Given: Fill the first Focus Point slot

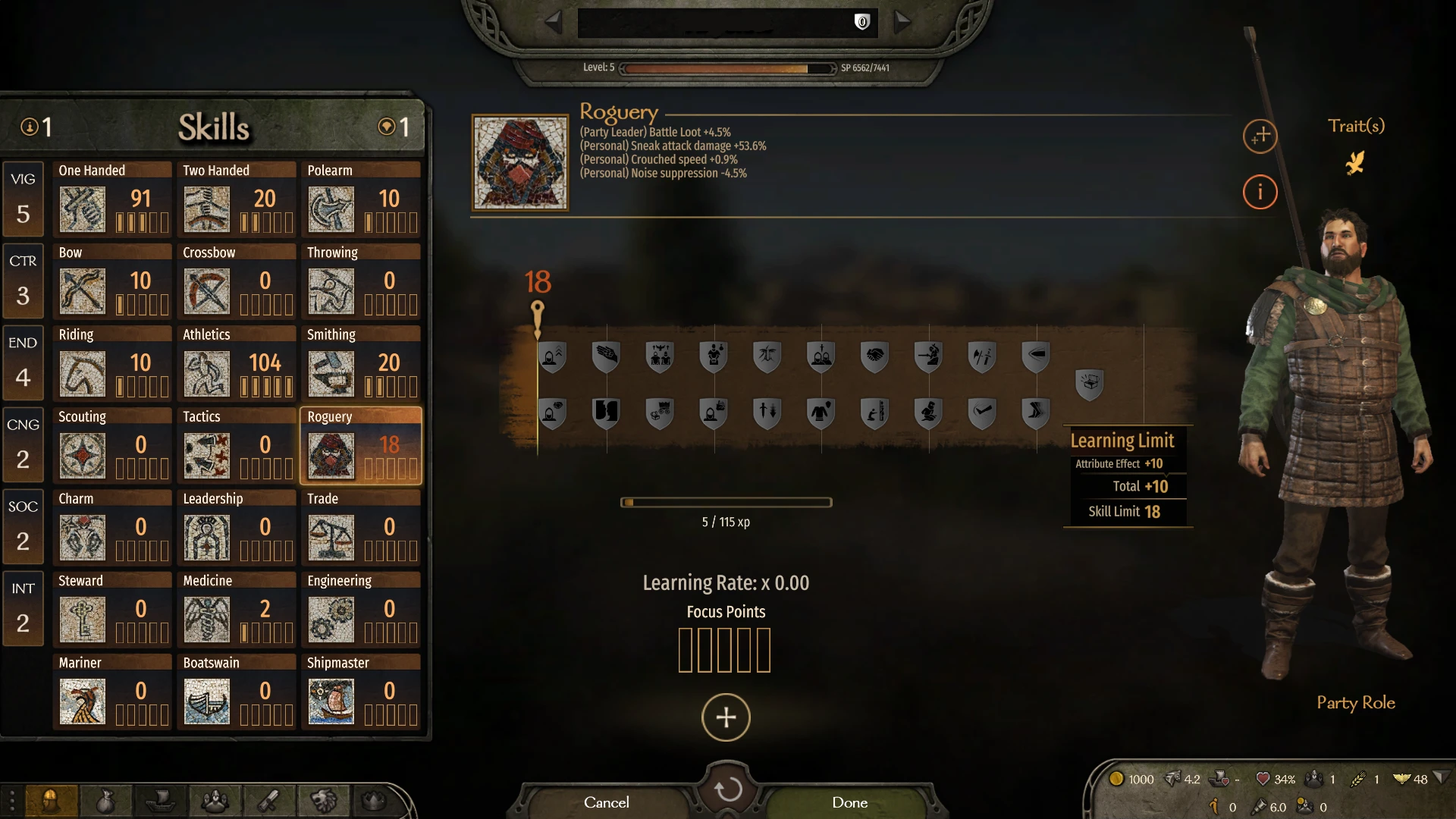Looking at the screenshot, I should [687, 650].
